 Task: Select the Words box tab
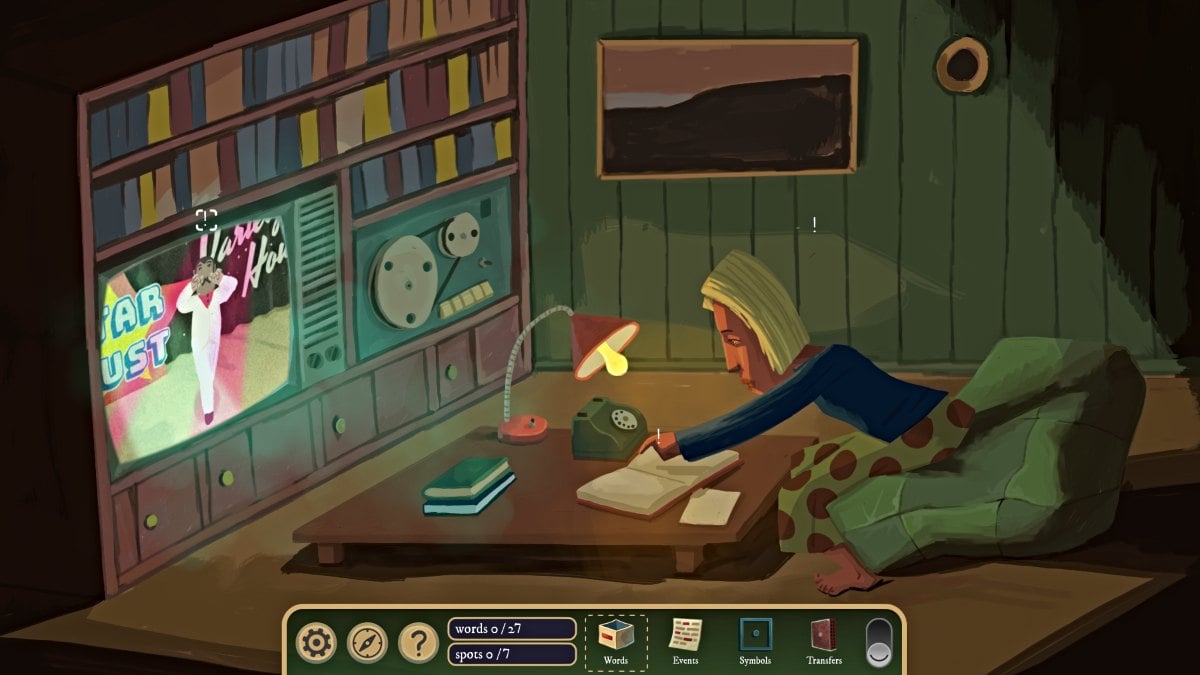(616, 641)
